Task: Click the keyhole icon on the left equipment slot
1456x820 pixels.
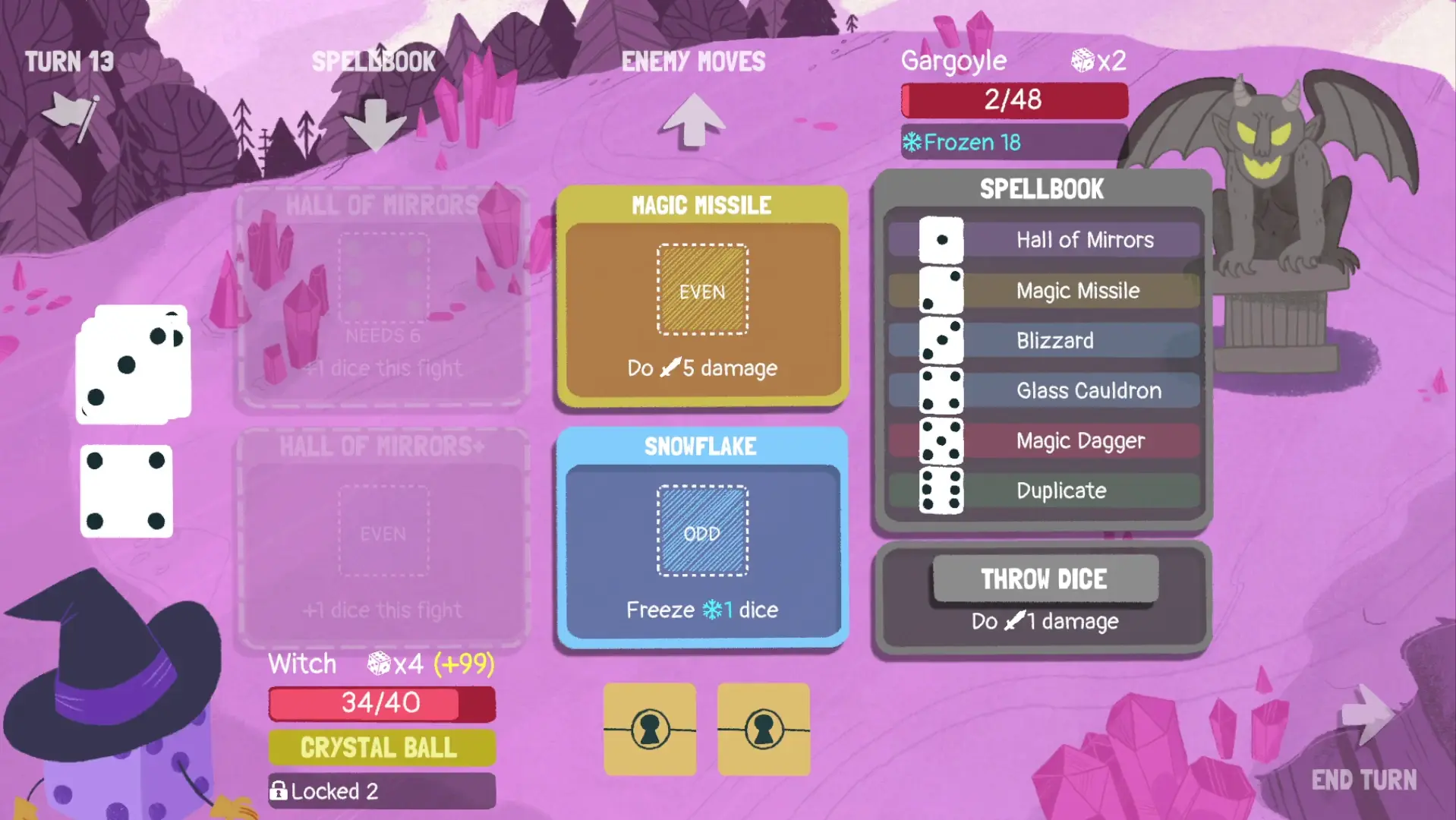Action: [x=649, y=729]
